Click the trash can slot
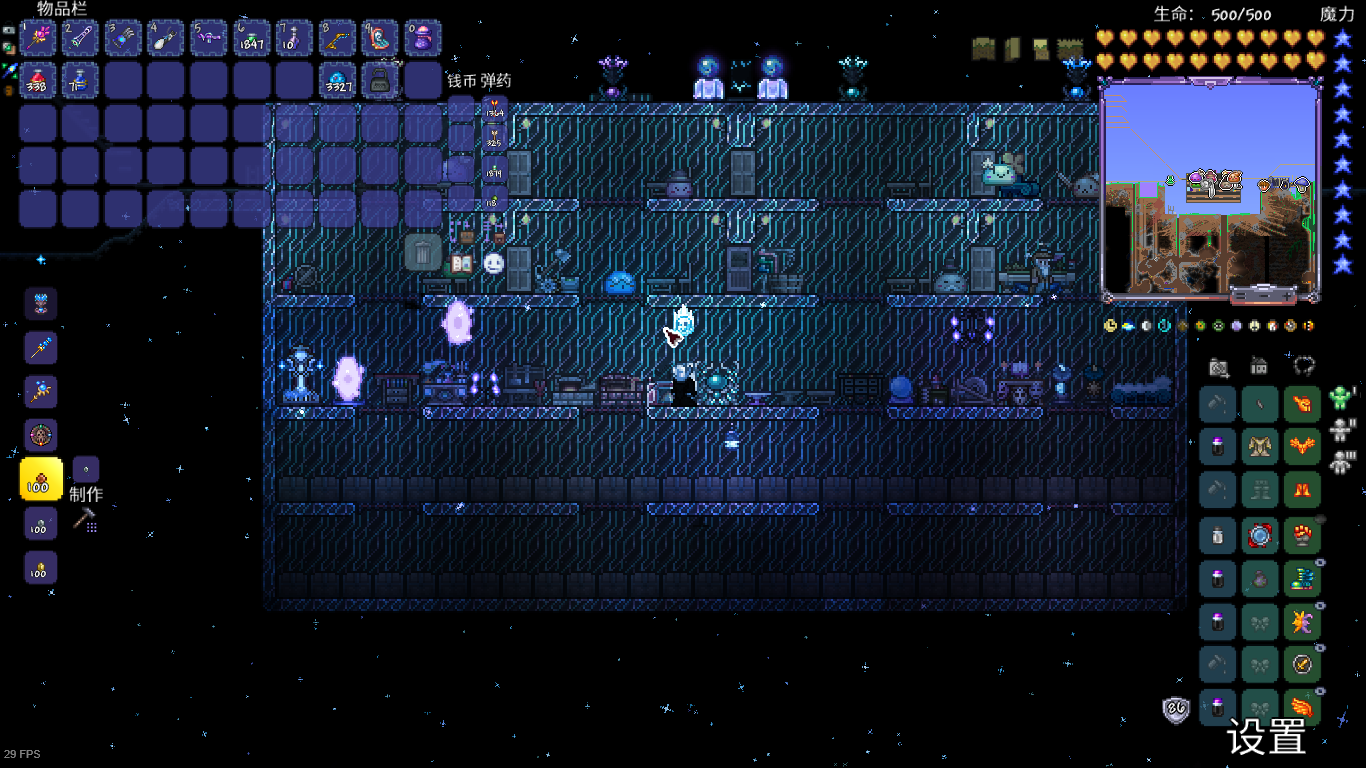Image resolution: width=1366 pixels, height=768 pixels. [423, 252]
